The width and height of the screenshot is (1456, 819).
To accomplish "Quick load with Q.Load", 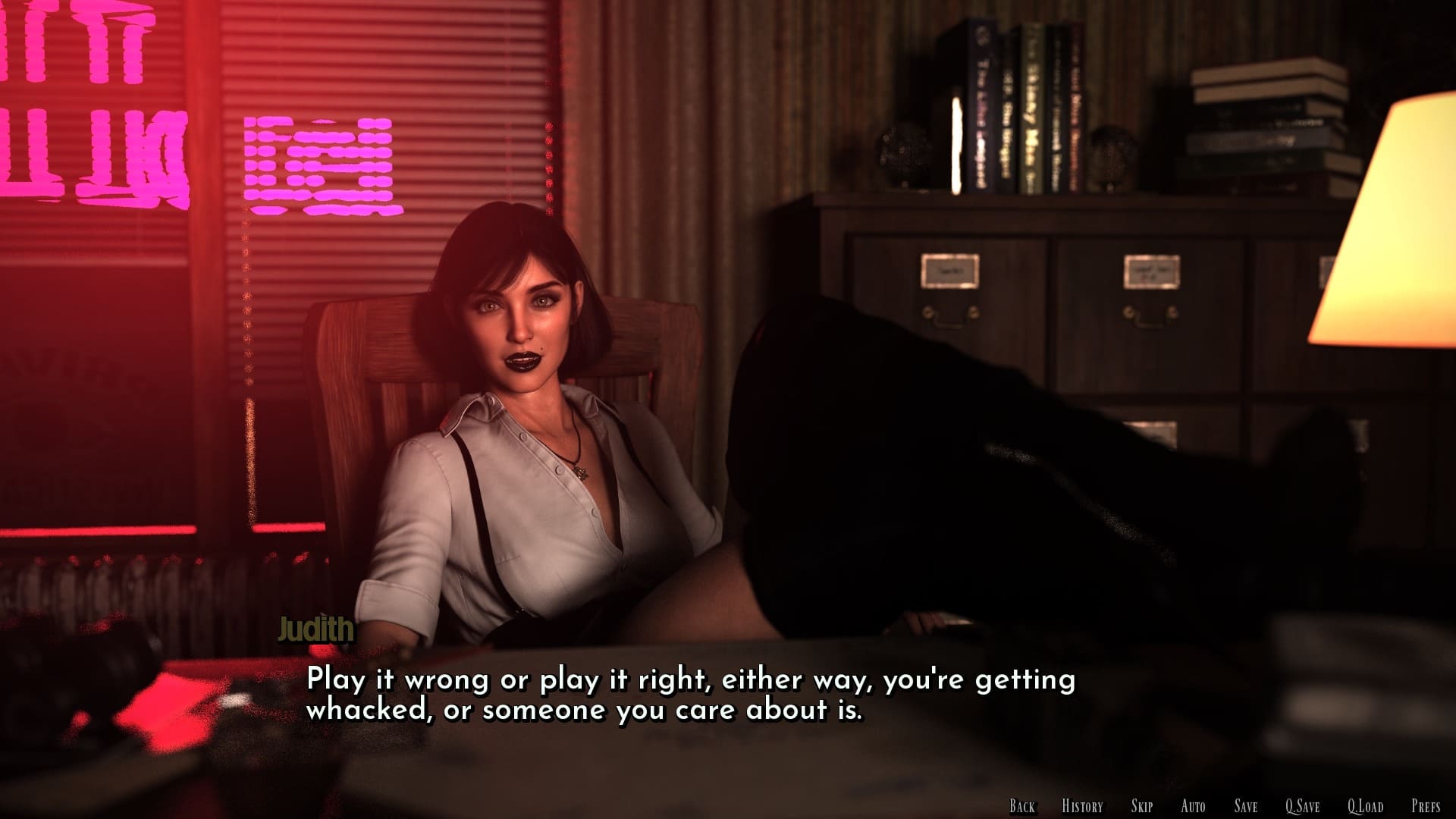I will (x=1365, y=806).
